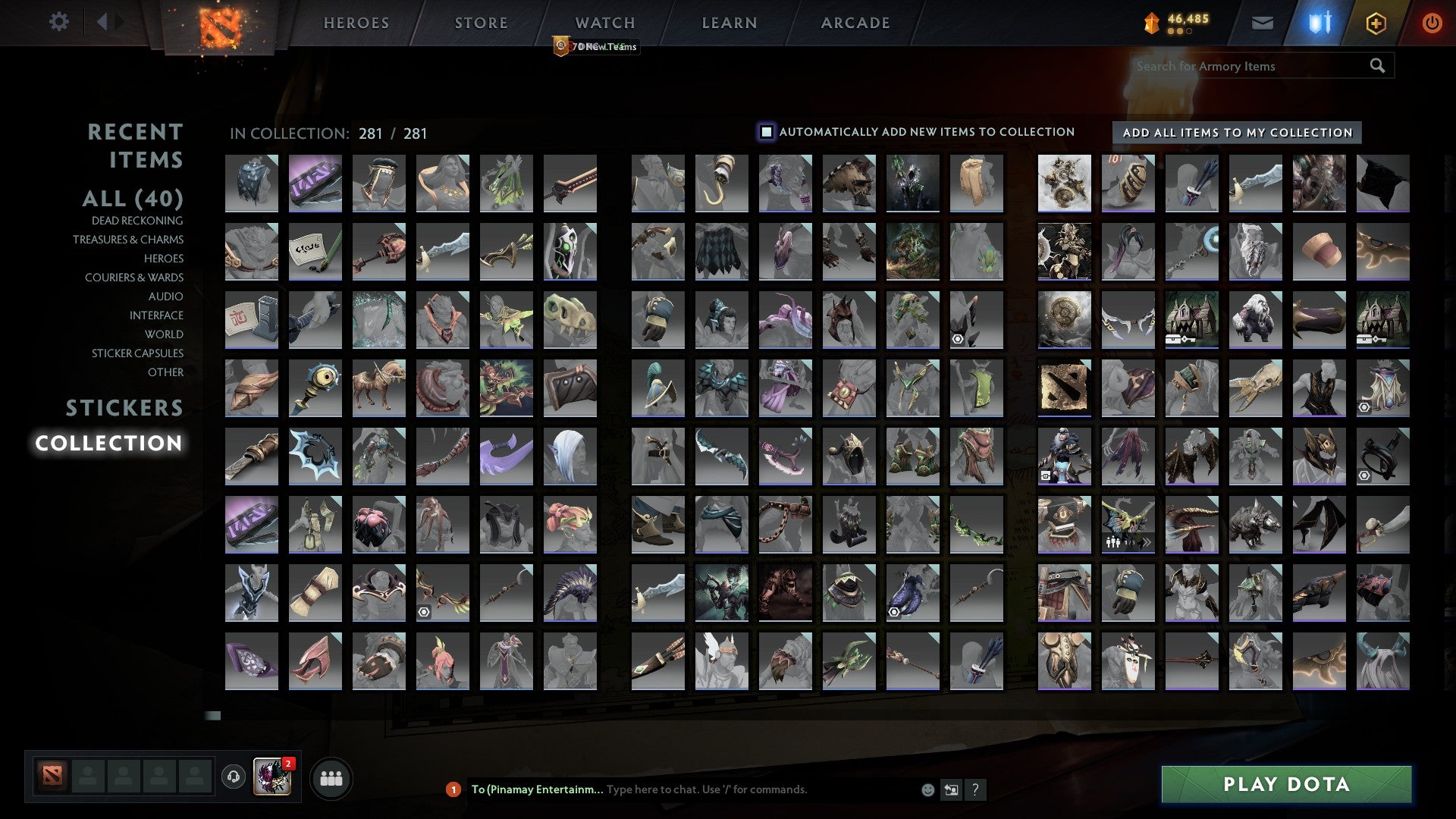Click ADD ALL ITEMS TO MY COLLECTION
This screenshot has width=1456, height=819.
coord(1235,132)
